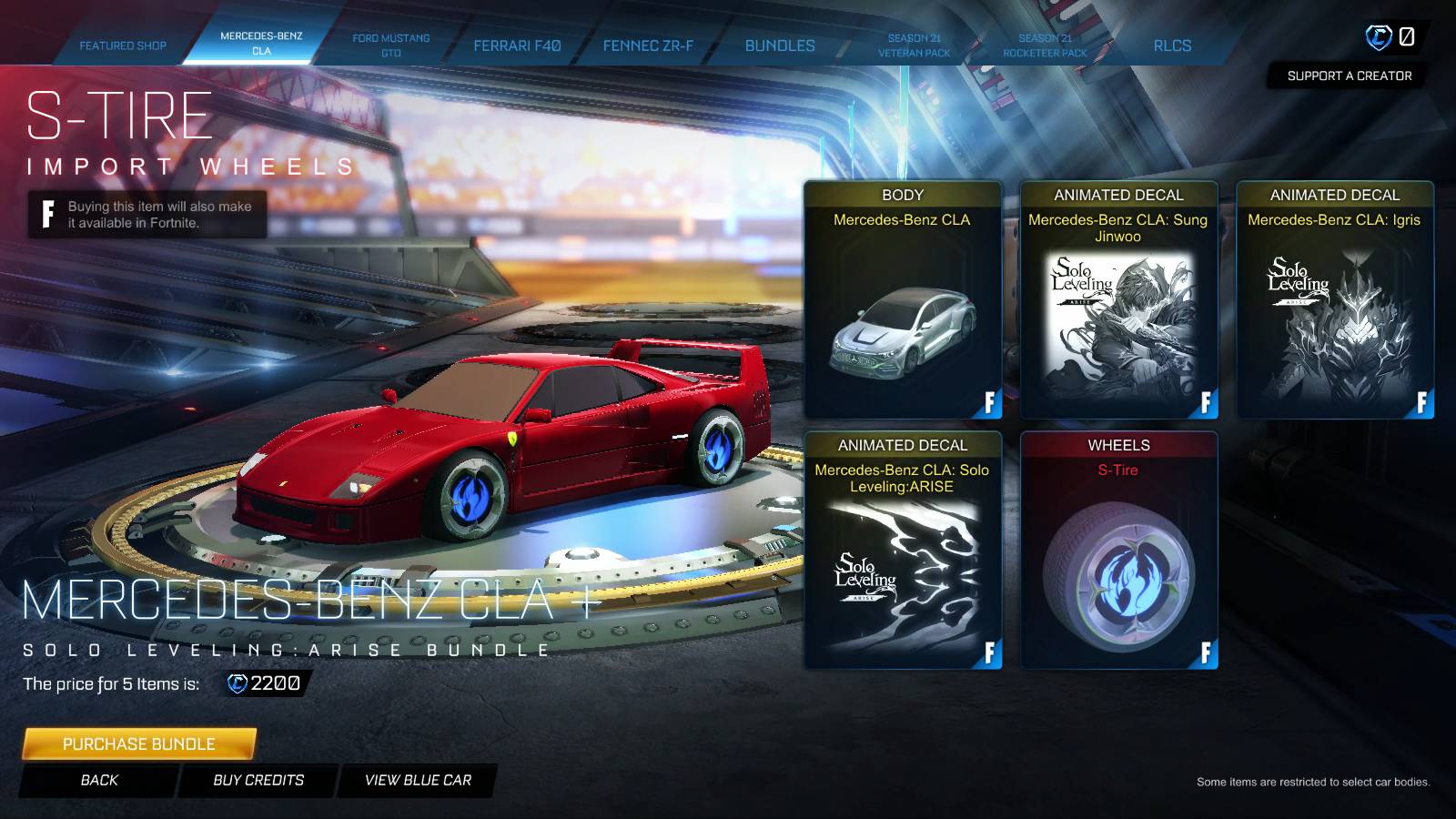Select the S-Tire wheels item
This screenshot has height=819, width=1456.
pyautogui.click(x=1118, y=551)
